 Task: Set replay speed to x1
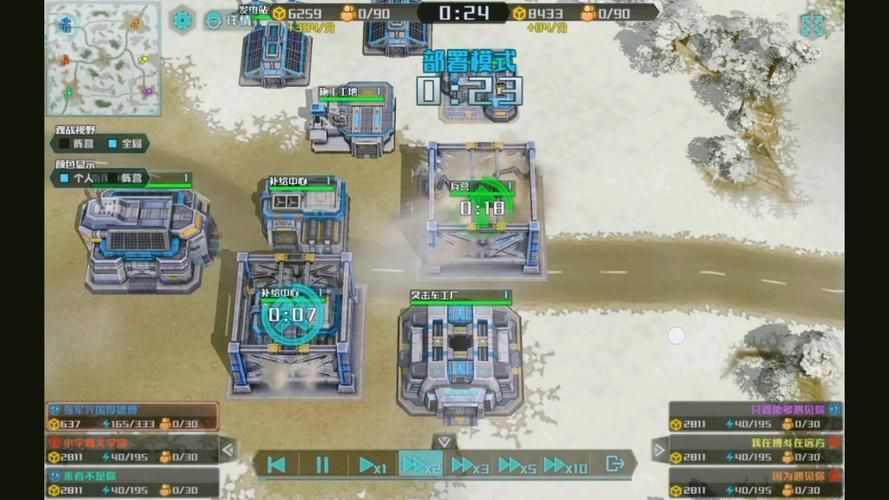(372, 464)
